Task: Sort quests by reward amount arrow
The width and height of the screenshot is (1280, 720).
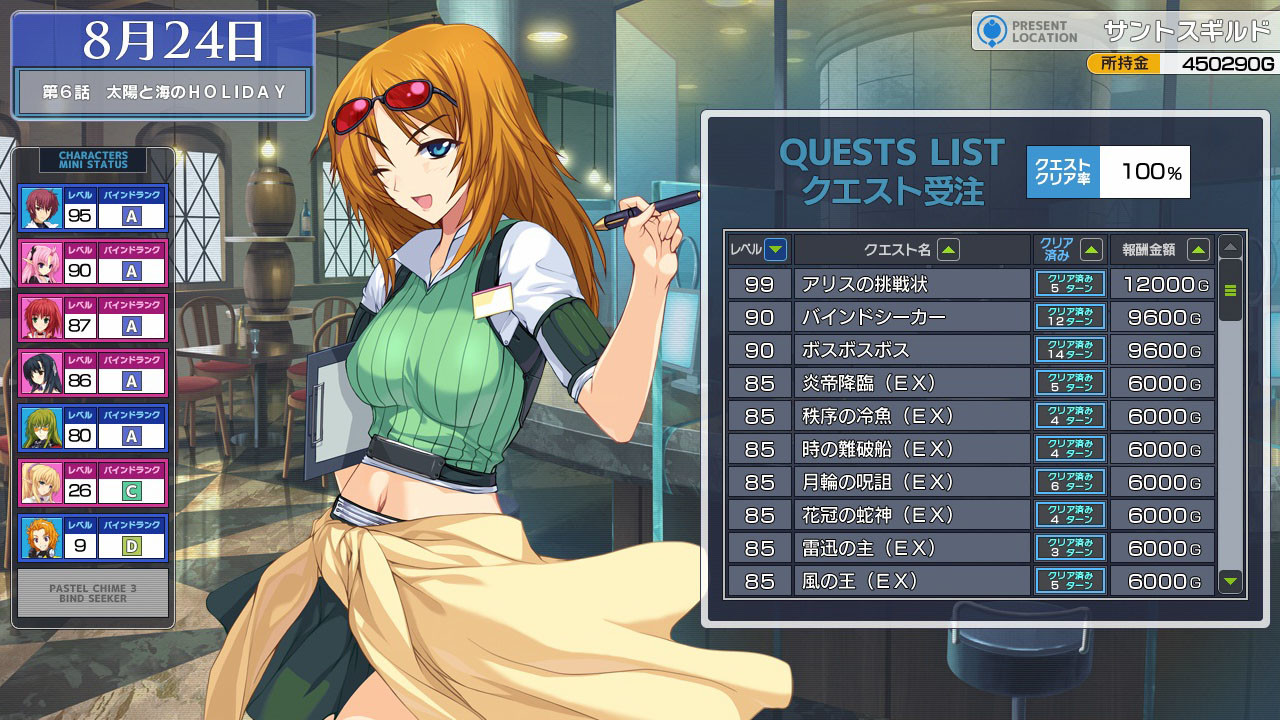Action: click(1198, 250)
